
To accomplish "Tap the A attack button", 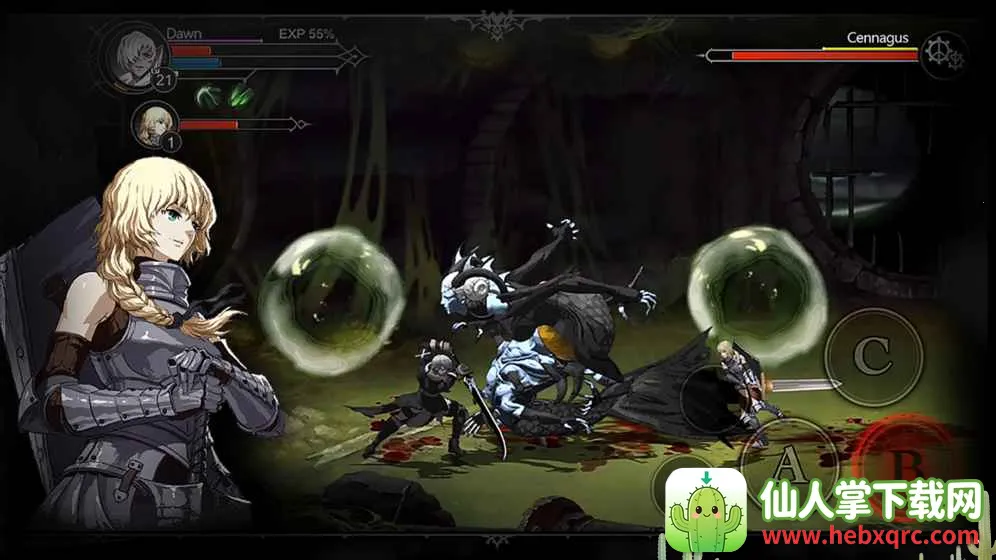I will tap(787, 463).
